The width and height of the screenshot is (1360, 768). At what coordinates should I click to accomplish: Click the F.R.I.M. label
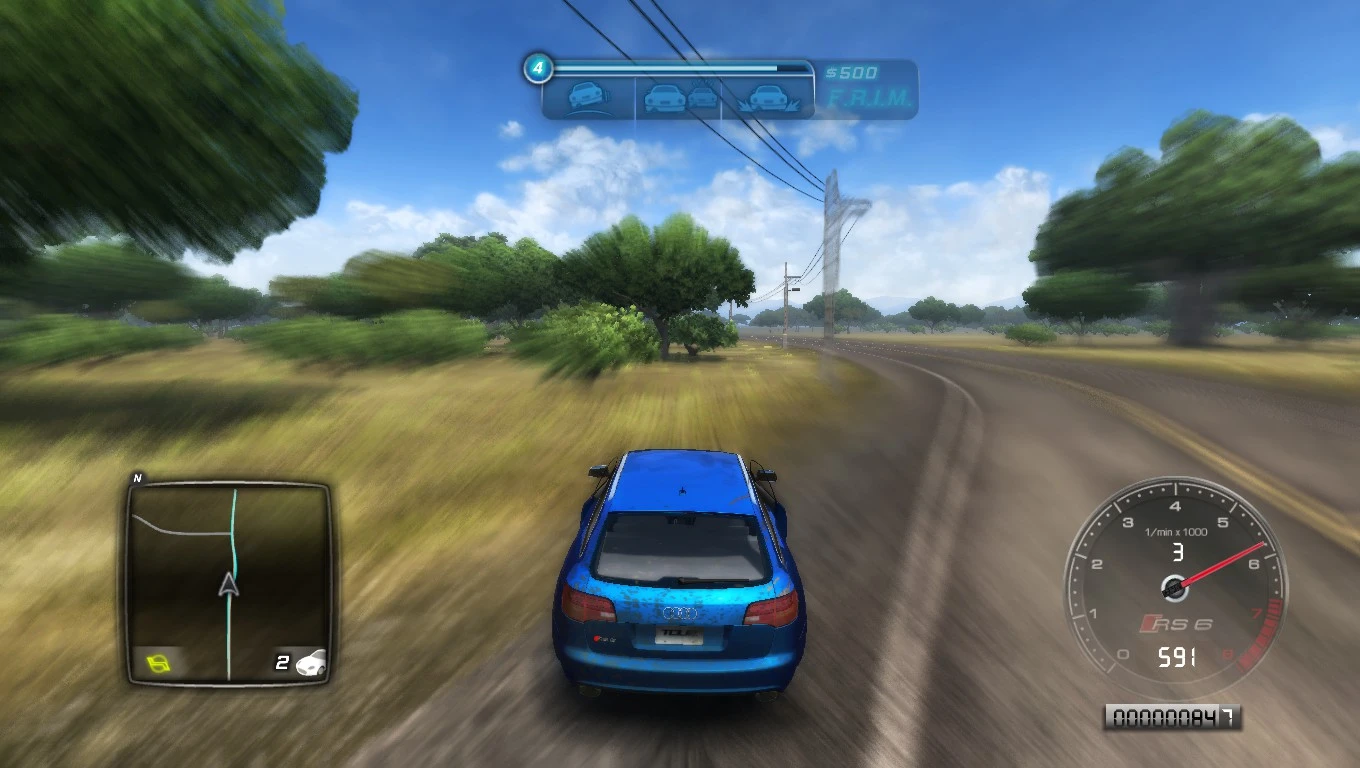click(x=868, y=98)
